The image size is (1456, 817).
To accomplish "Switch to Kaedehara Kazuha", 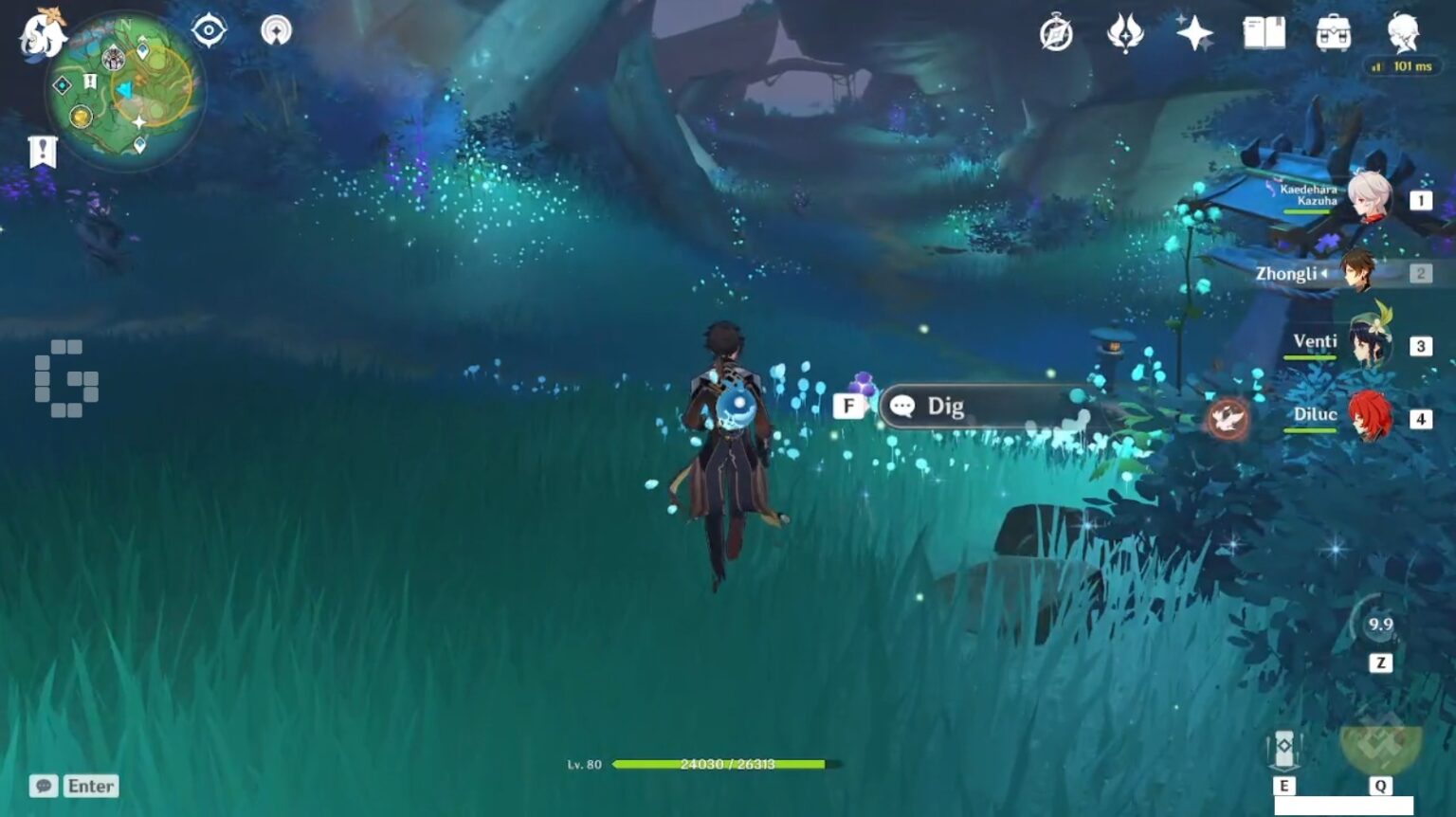I will [1368, 197].
